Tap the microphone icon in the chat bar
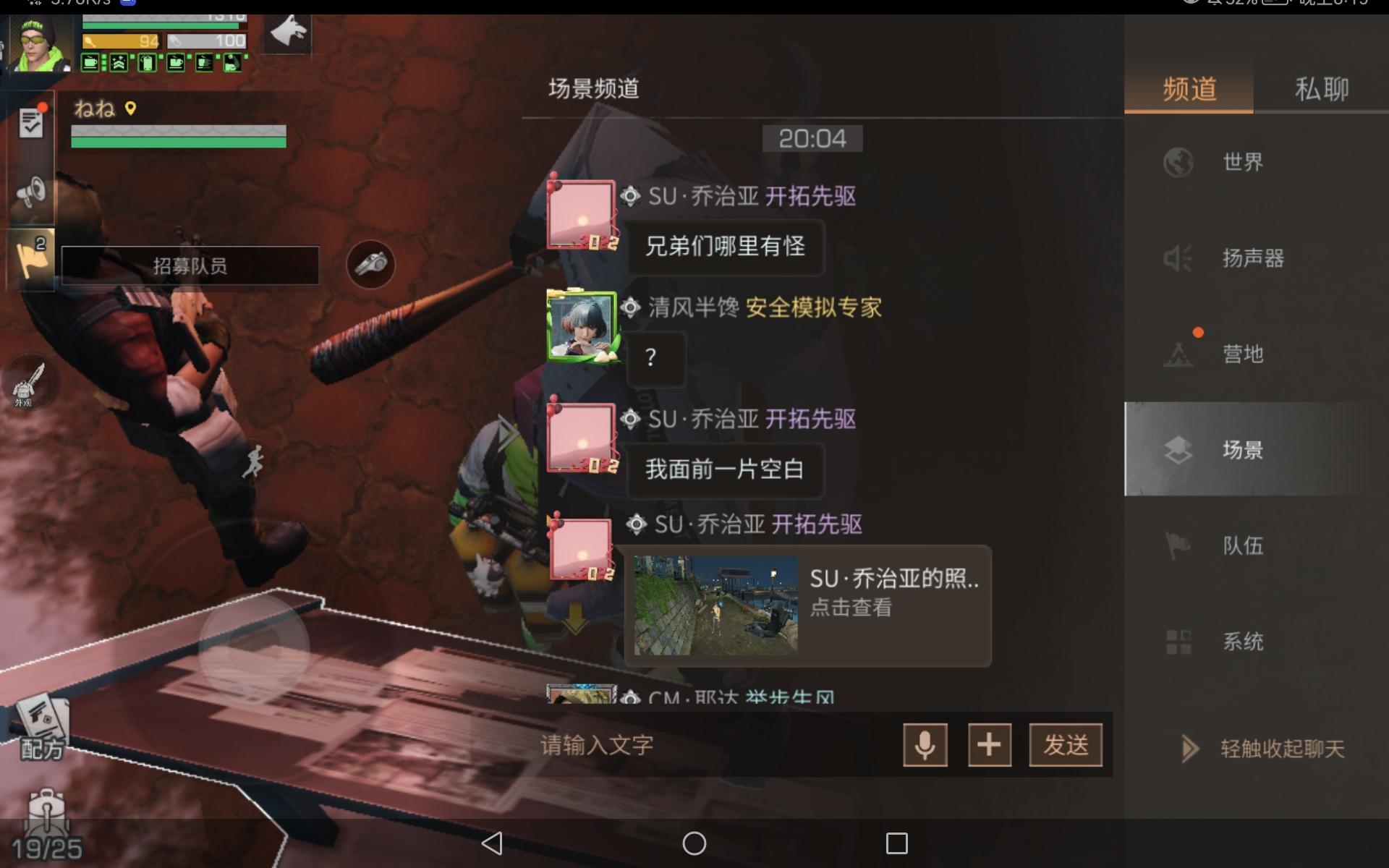 925,745
